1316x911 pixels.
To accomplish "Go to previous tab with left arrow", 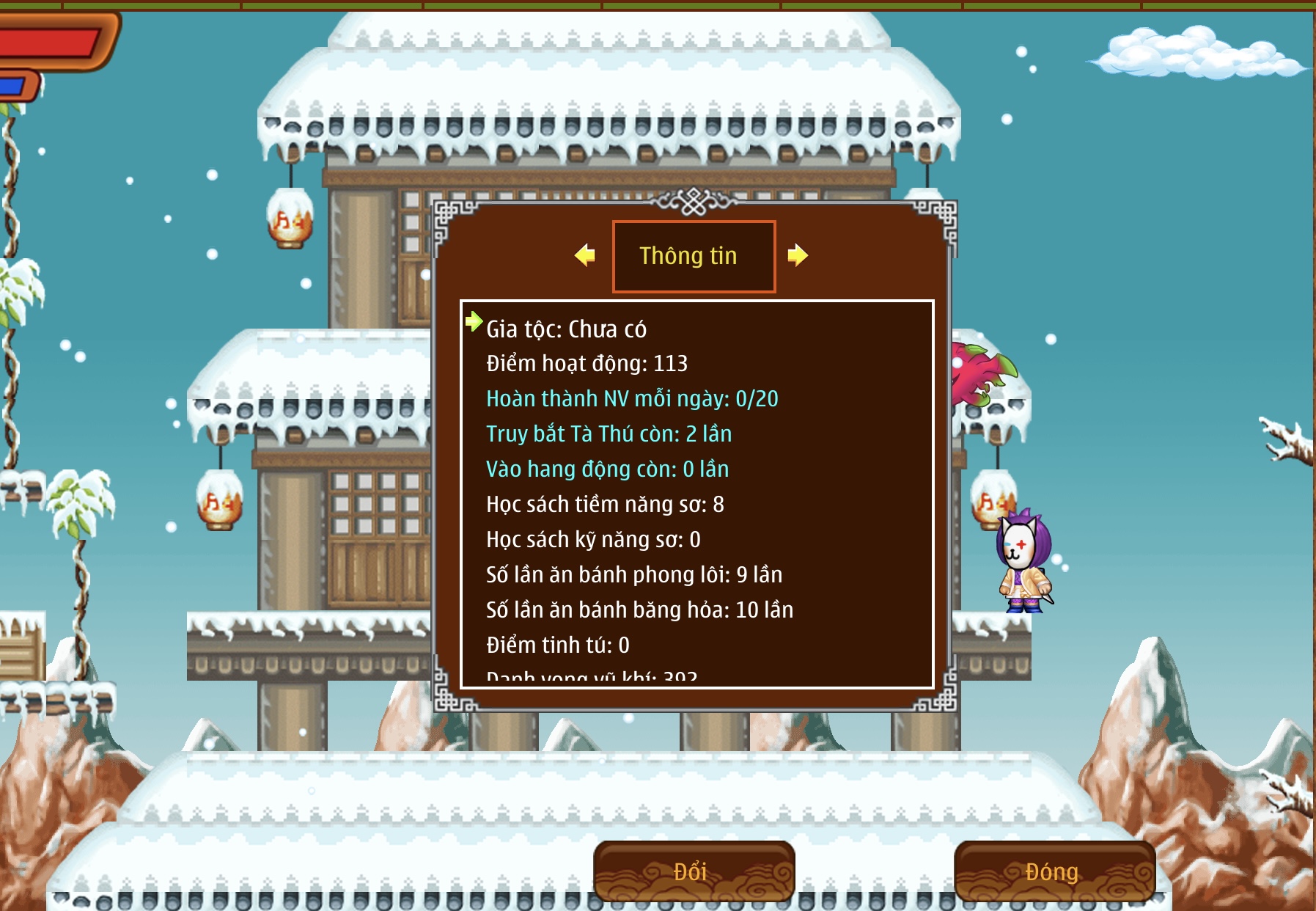I will point(585,255).
